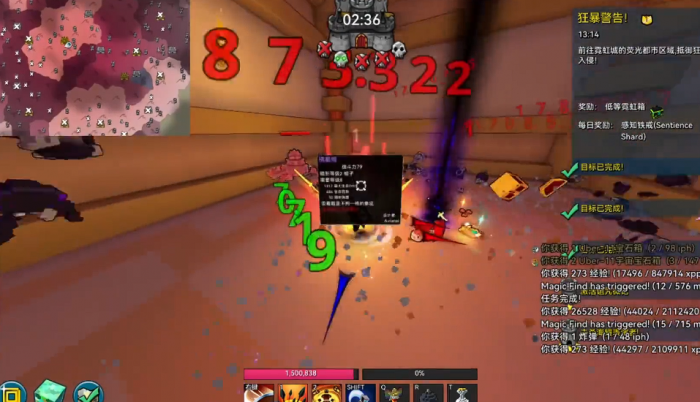The height and width of the screenshot is (402, 700).
Task: Select the T hotbar slot
Action: 460,393
